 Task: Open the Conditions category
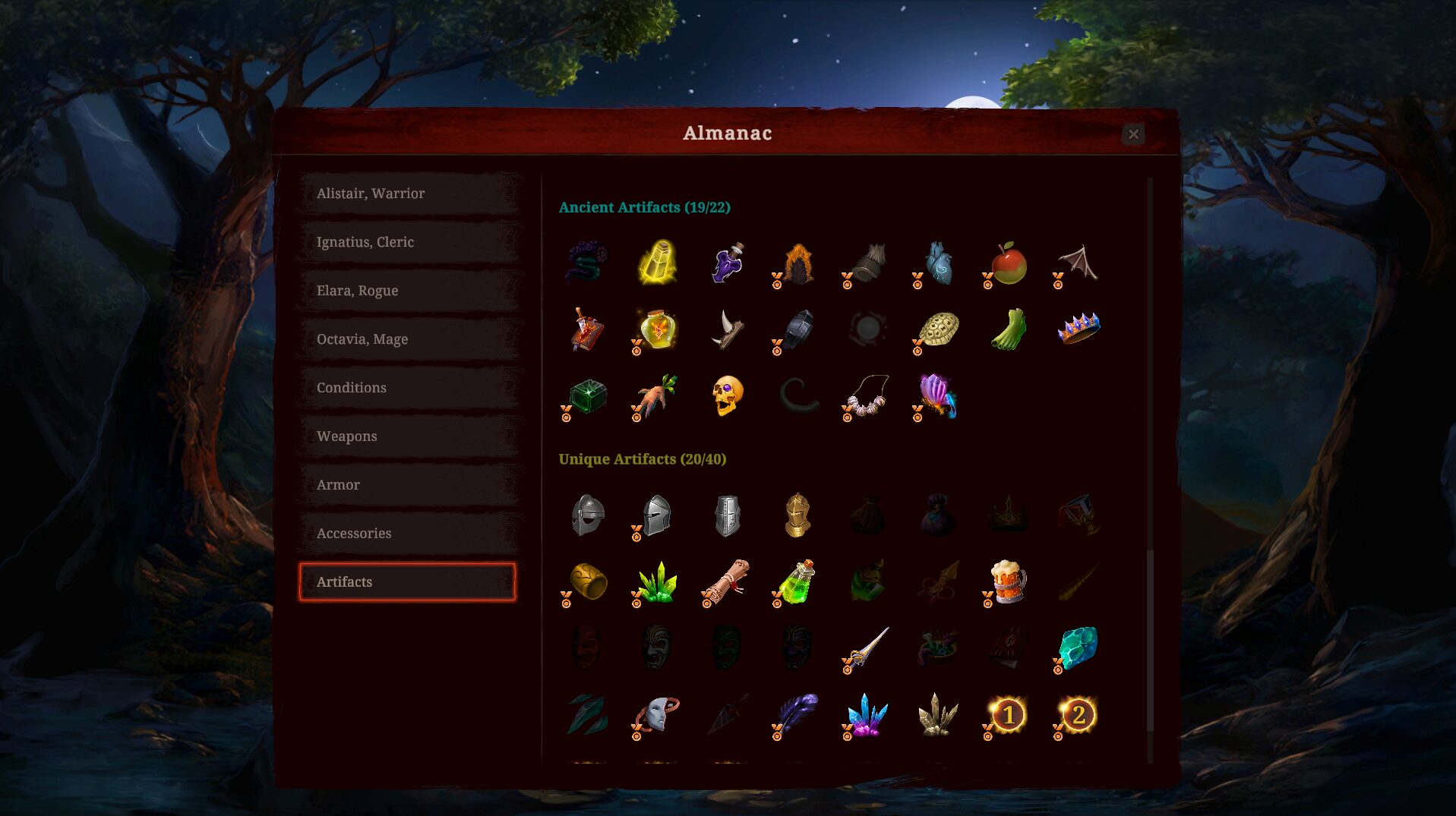pyautogui.click(x=409, y=388)
